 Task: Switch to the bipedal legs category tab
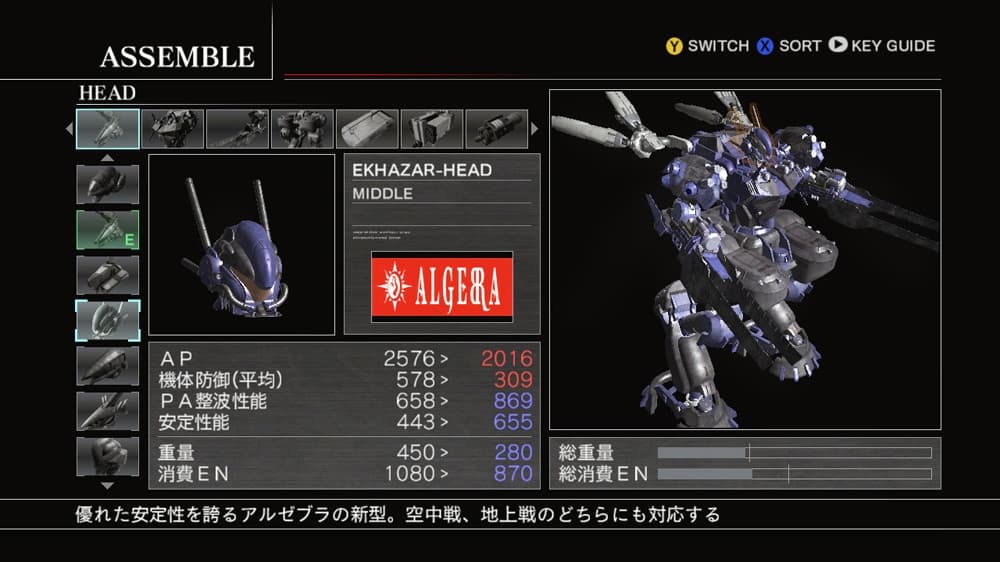pyautogui.click(x=302, y=129)
